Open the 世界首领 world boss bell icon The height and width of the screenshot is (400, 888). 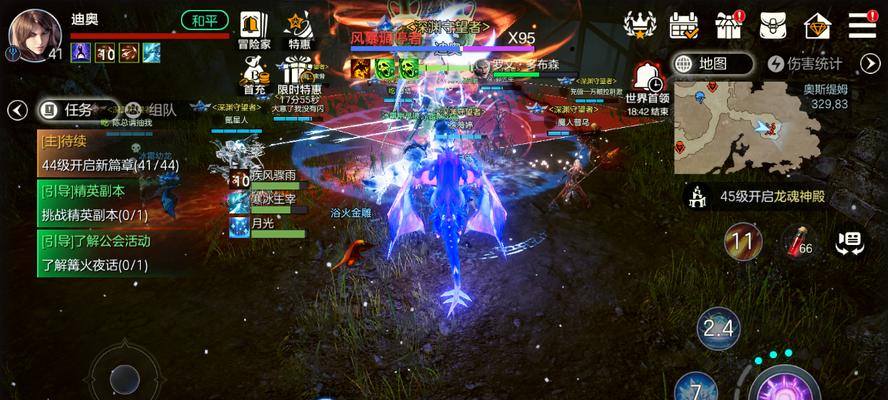click(647, 77)
